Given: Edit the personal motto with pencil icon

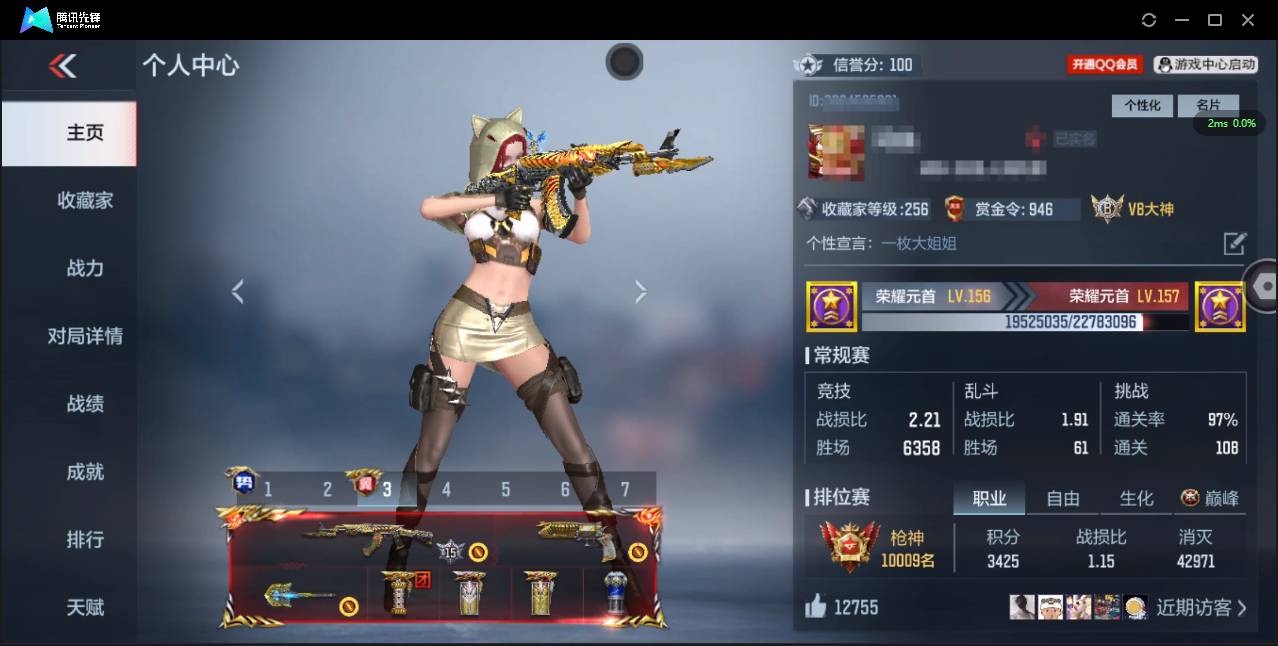Looking at the screenshot, I should point(1235,243).
